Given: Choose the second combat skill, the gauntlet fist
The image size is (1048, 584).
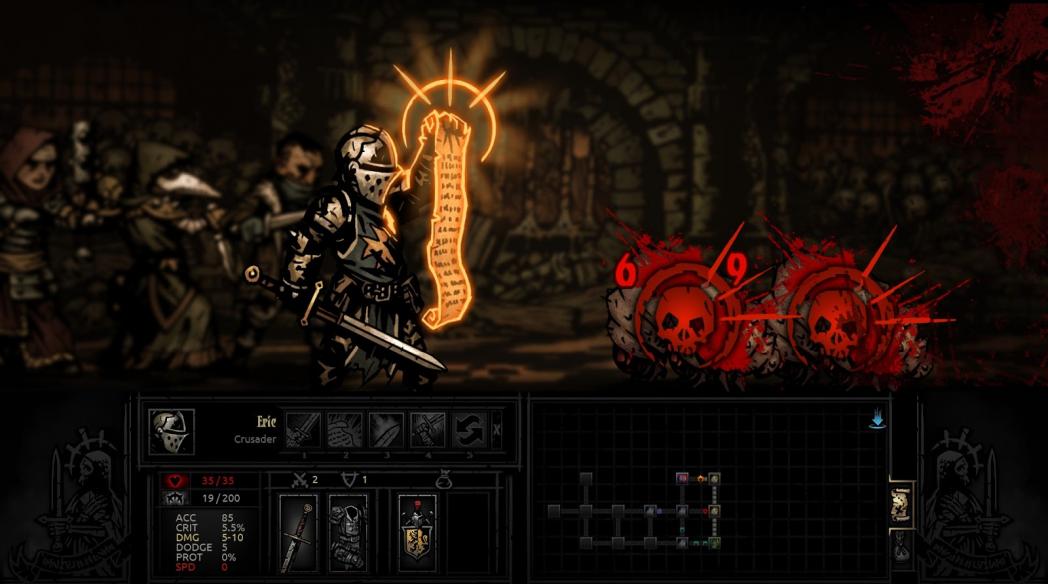Looking at the screenshot, I should 345,430.
